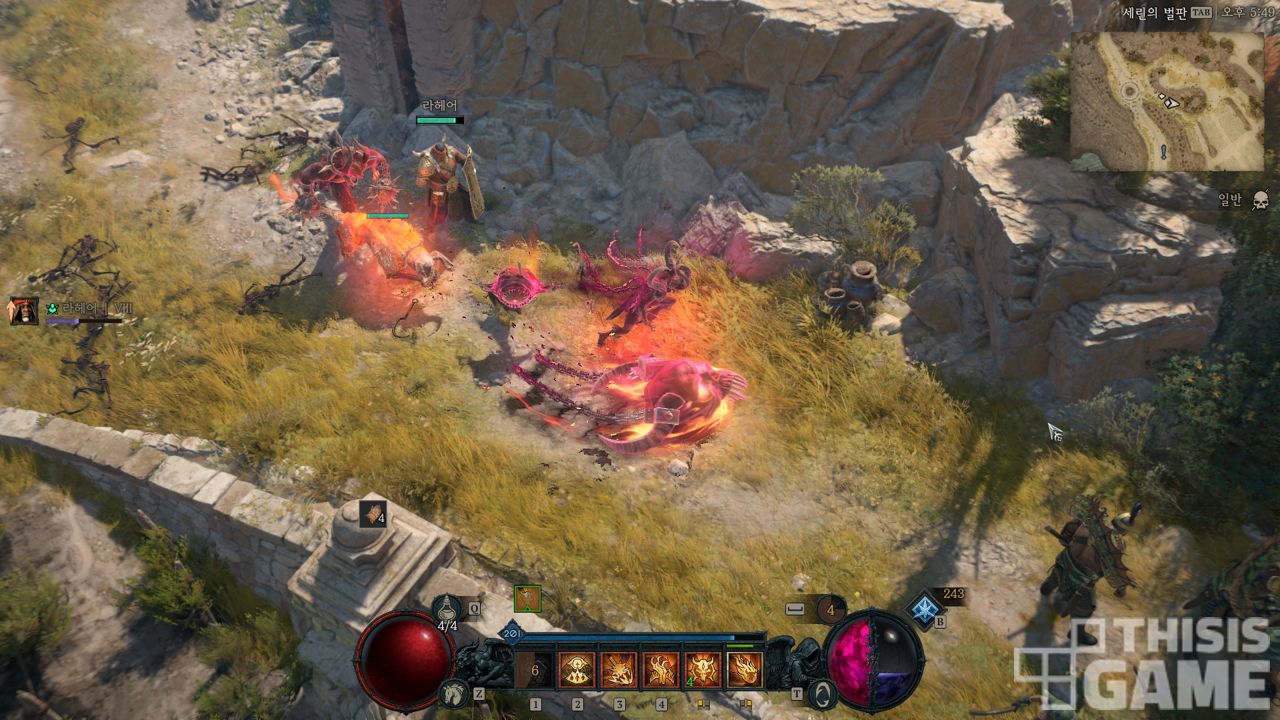1280x720 pixels.
Task: Select the party member portrait
Action: point(24,311)
